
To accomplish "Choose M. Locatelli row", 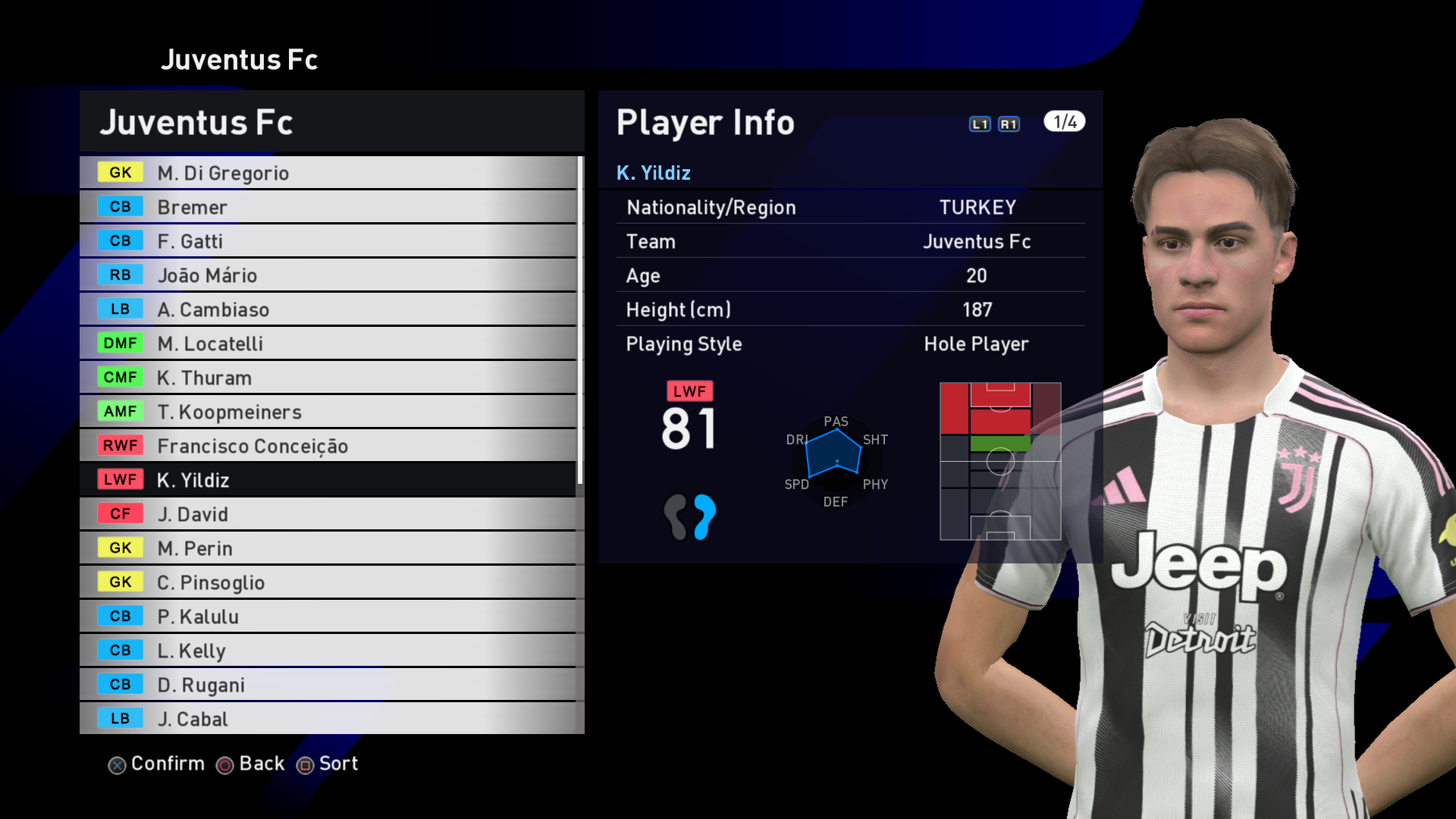I will 328,344.
